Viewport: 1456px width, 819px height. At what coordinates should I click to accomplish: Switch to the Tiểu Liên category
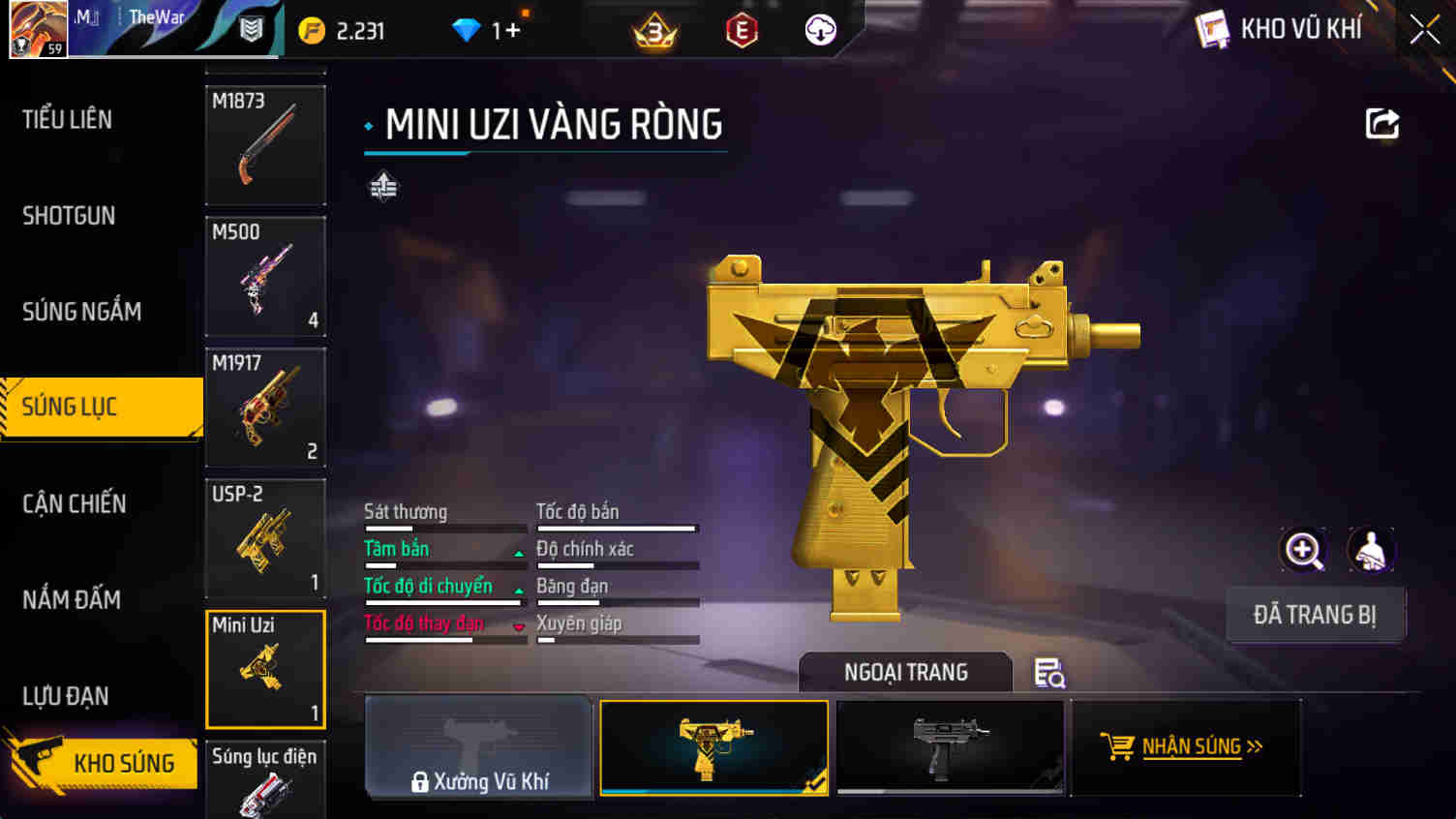point(68,119)
